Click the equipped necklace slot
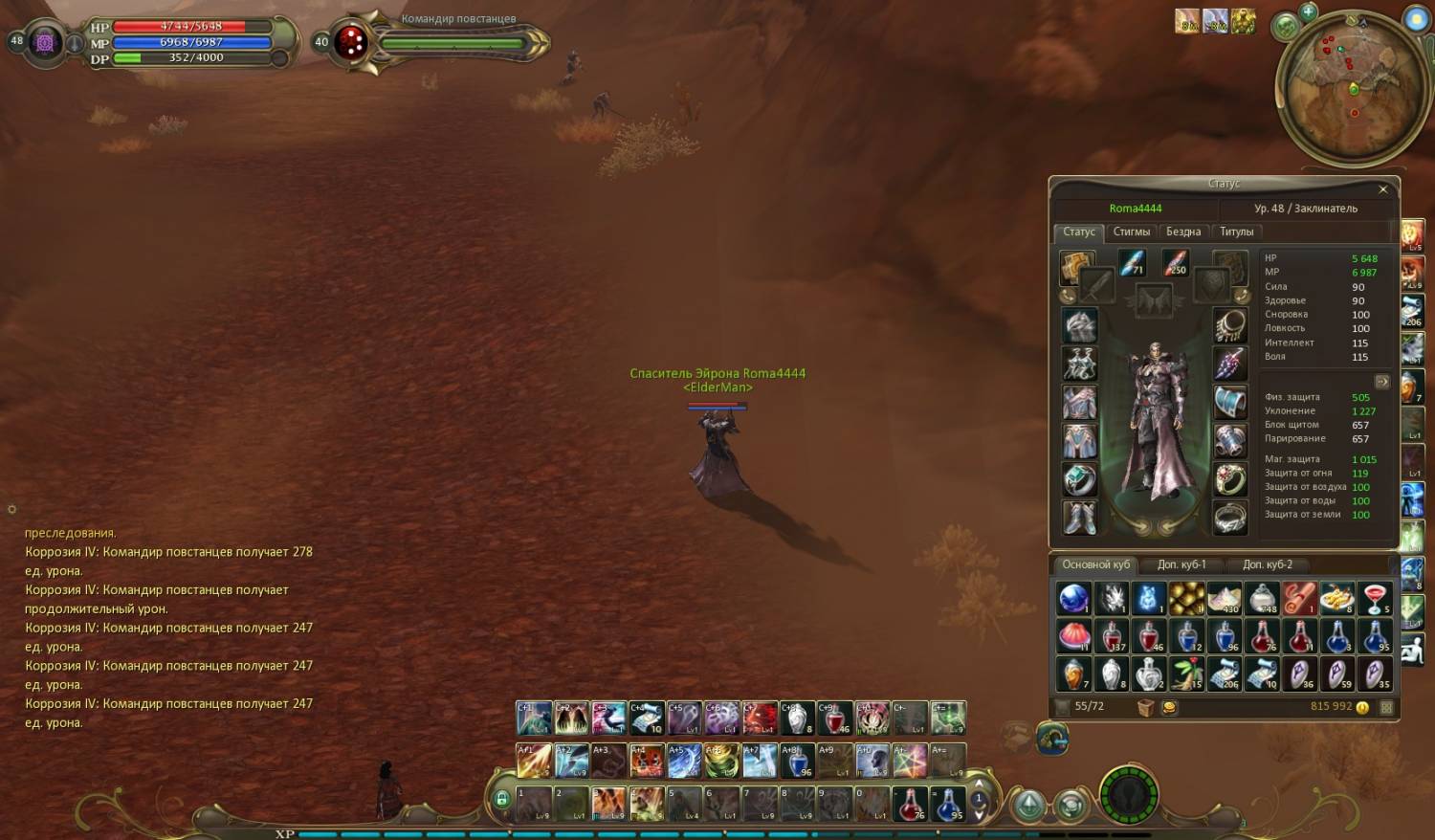 (x=1230, y=326)
